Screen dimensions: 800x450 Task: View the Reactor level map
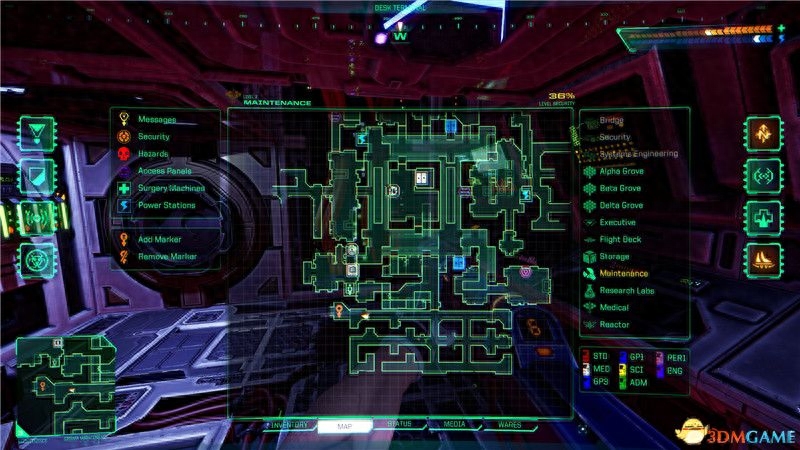(x=614, y=324)
